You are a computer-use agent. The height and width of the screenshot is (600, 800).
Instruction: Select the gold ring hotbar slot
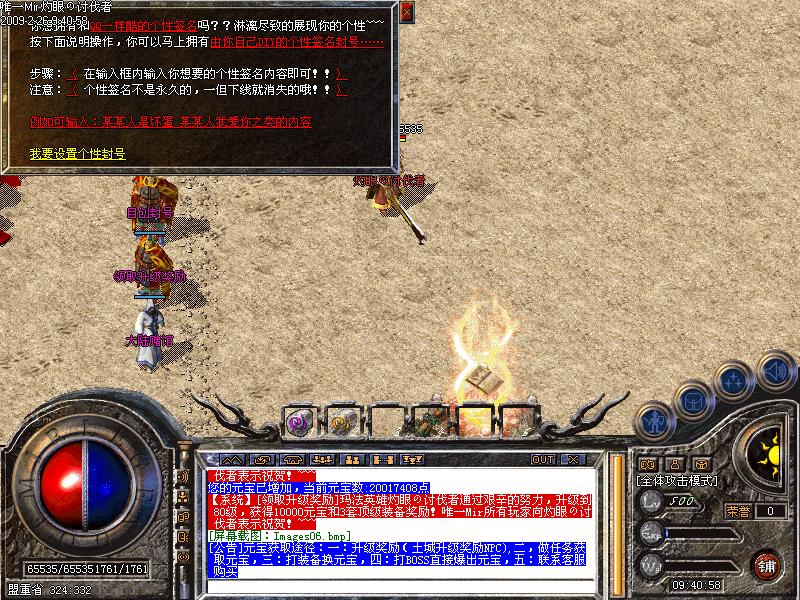click(x=343, y=421)
